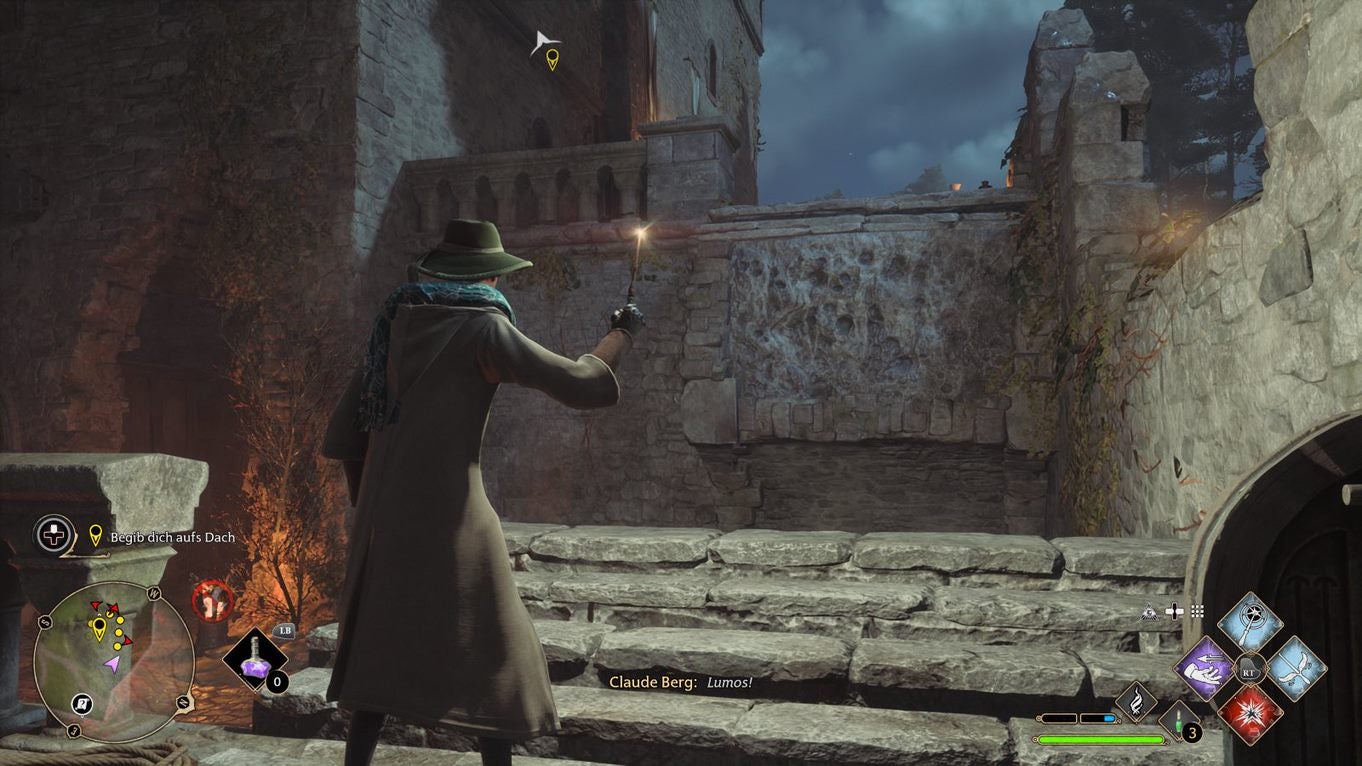This screenshot has width=1362, height=766.
Task: Click the triangular eye indicator near the spell wheel
Action: point(1149,612)
